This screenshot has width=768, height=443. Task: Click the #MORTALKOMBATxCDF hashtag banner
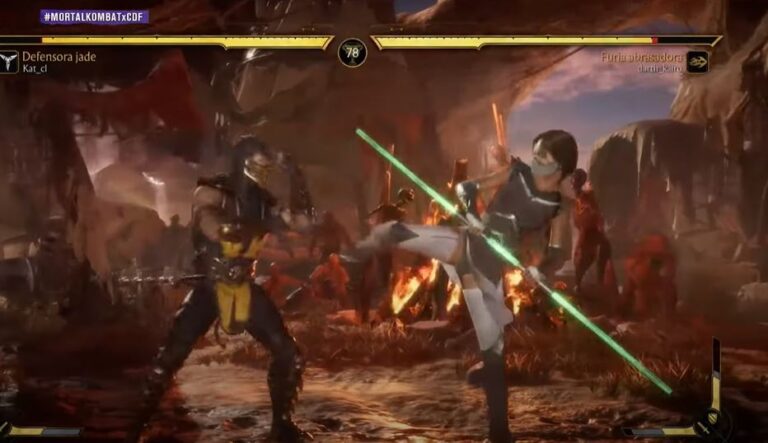(95, 16)
